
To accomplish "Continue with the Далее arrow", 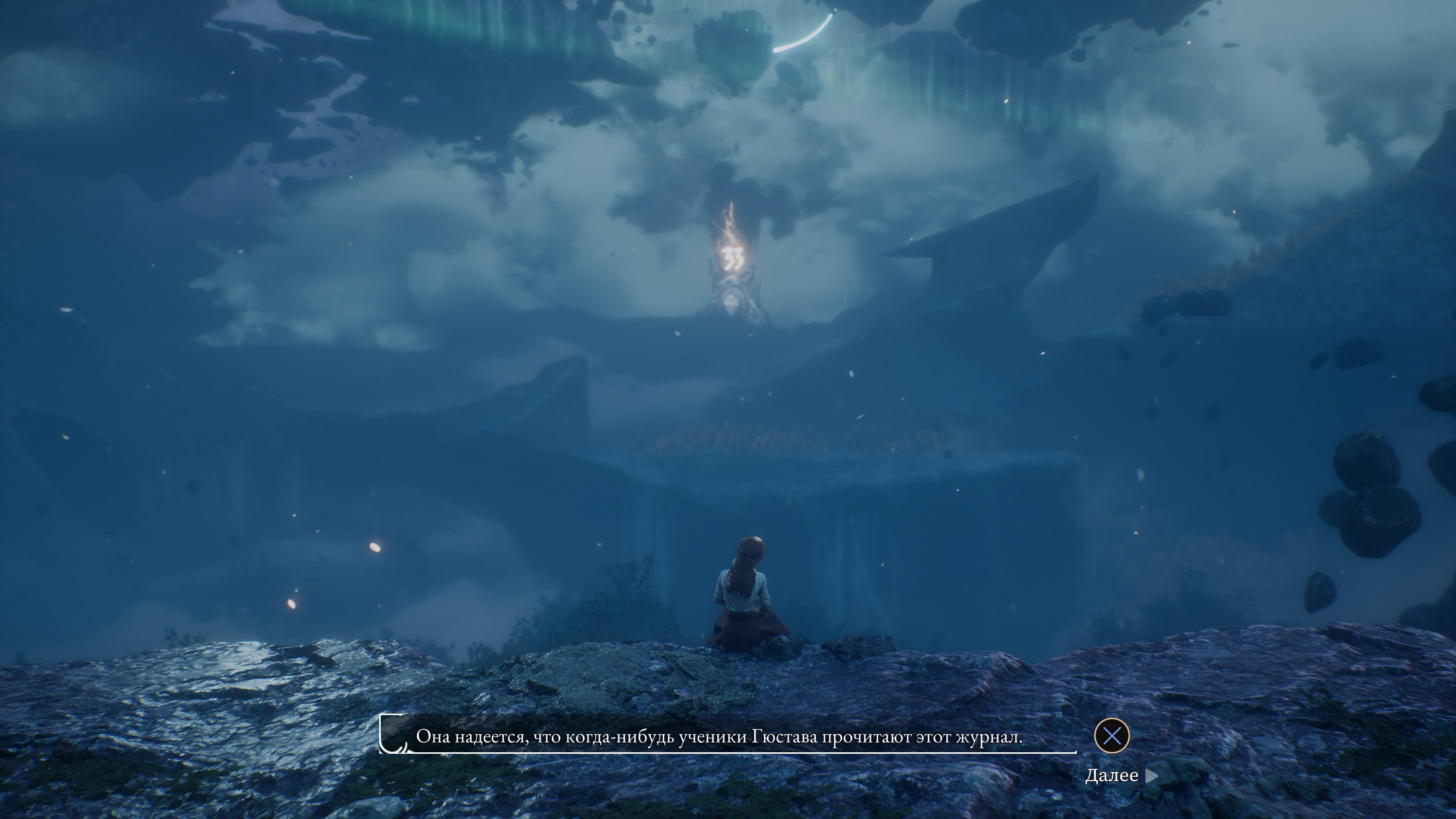I will [1152, 776].
